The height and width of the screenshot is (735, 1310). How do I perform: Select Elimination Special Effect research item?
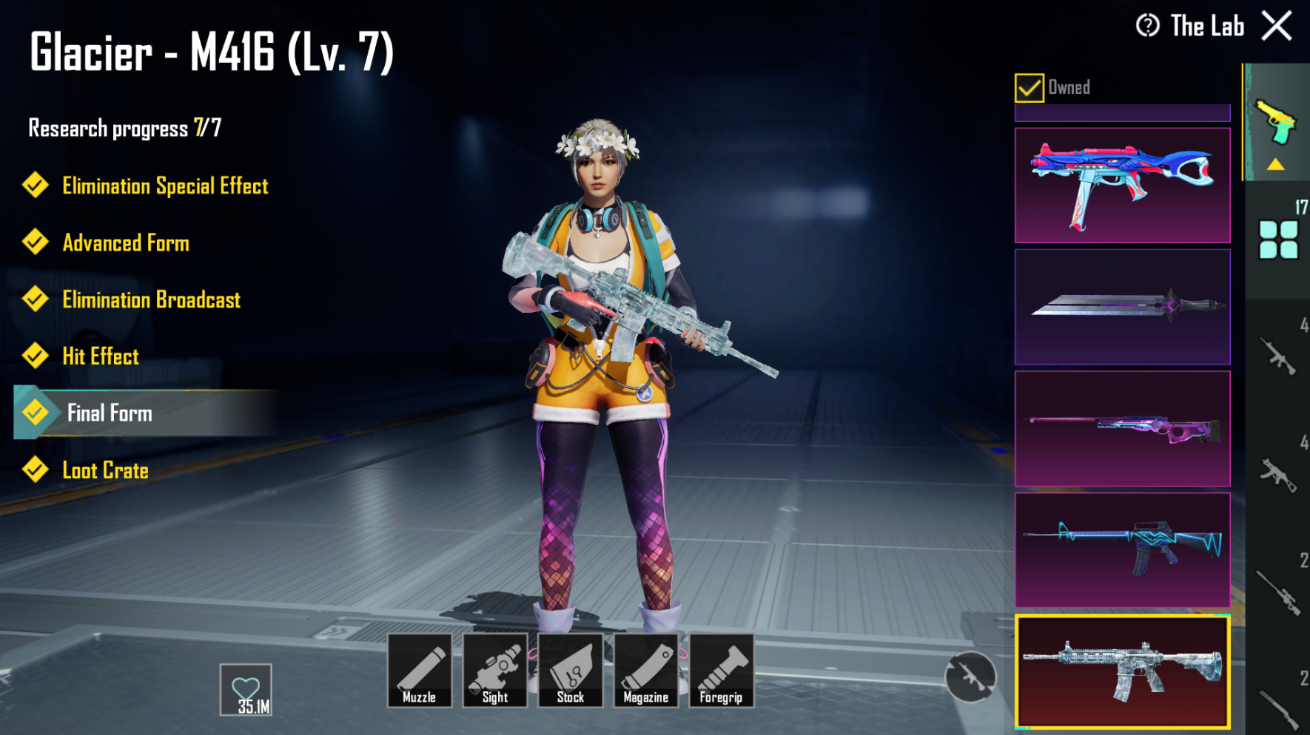(165, 185)
